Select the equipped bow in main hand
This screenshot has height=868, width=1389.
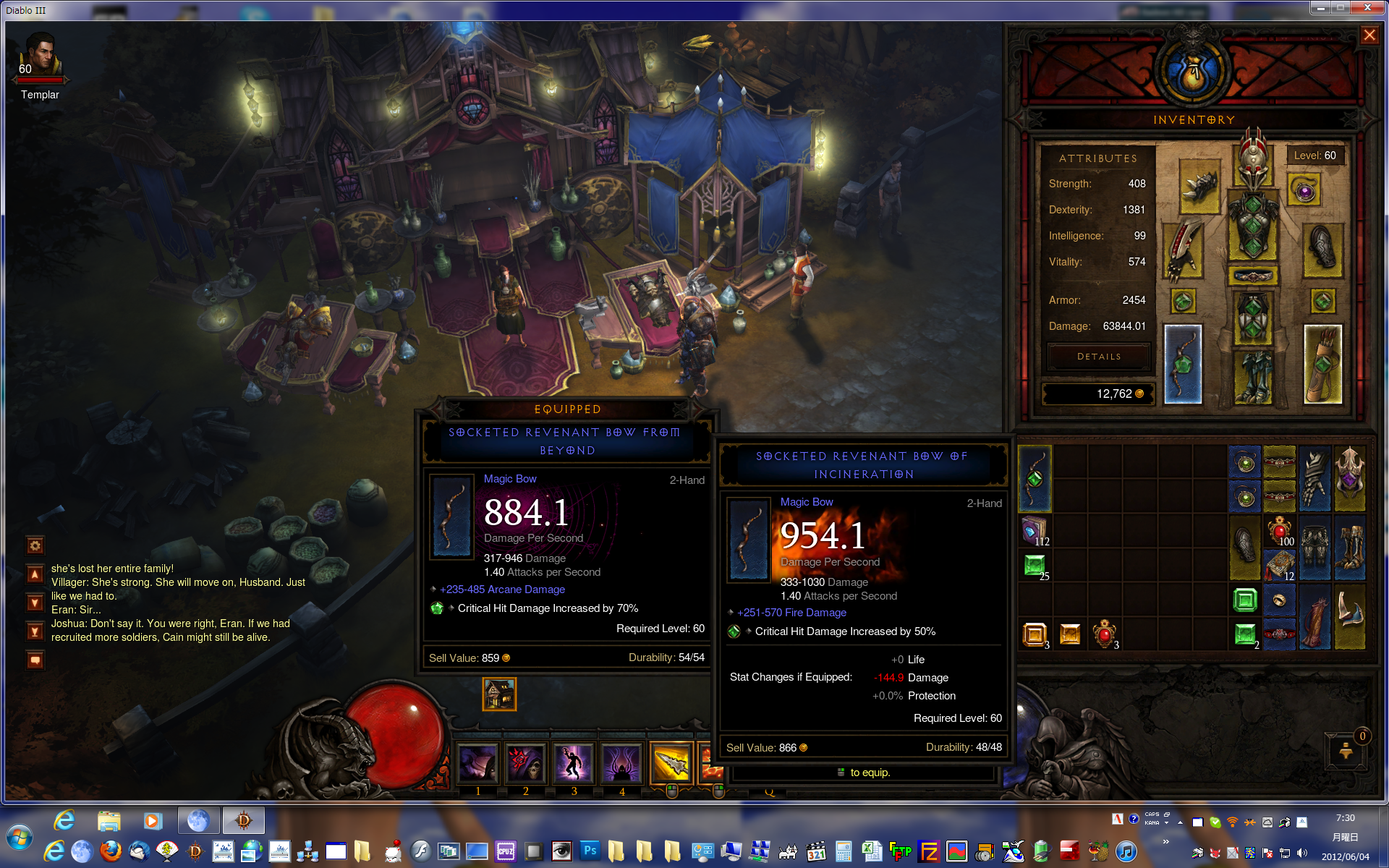coord(1183,364)
